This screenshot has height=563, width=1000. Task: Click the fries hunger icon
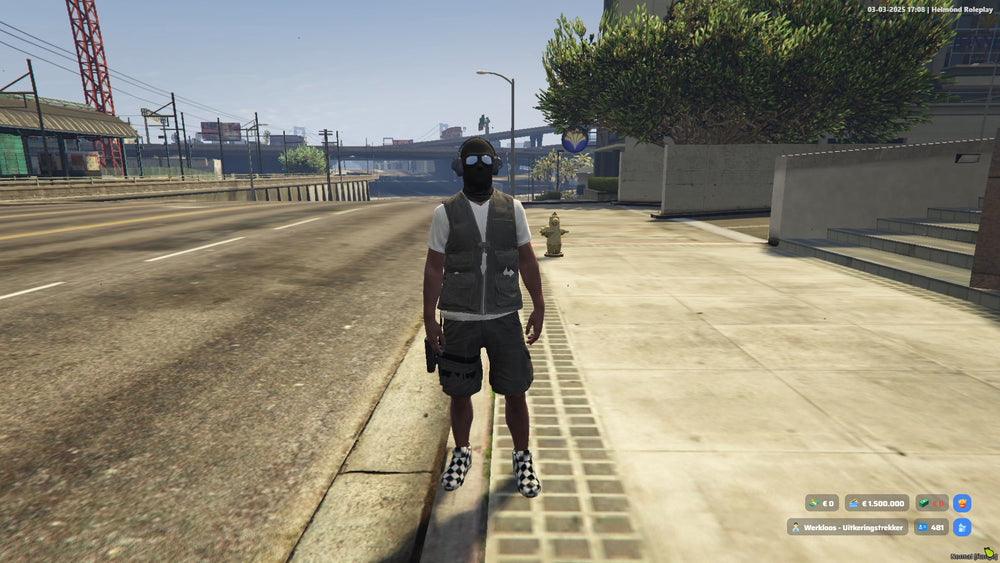pos(962,503)
